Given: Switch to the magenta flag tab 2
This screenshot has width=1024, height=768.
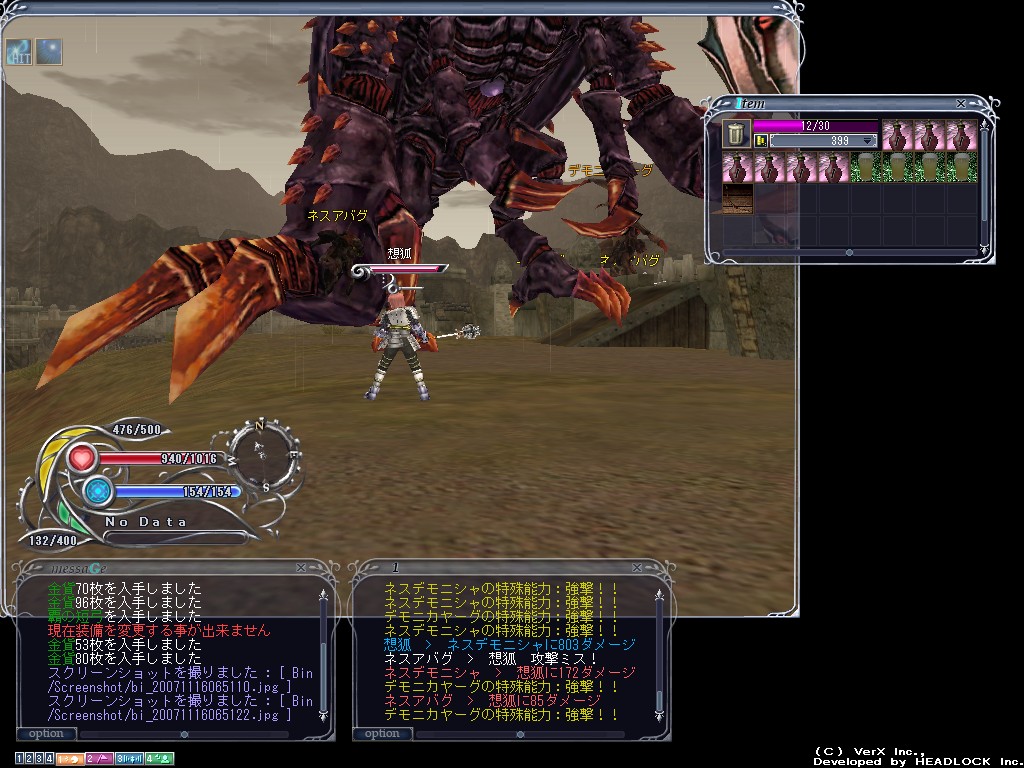Looking at the screenshot, I should coord(99,759).
